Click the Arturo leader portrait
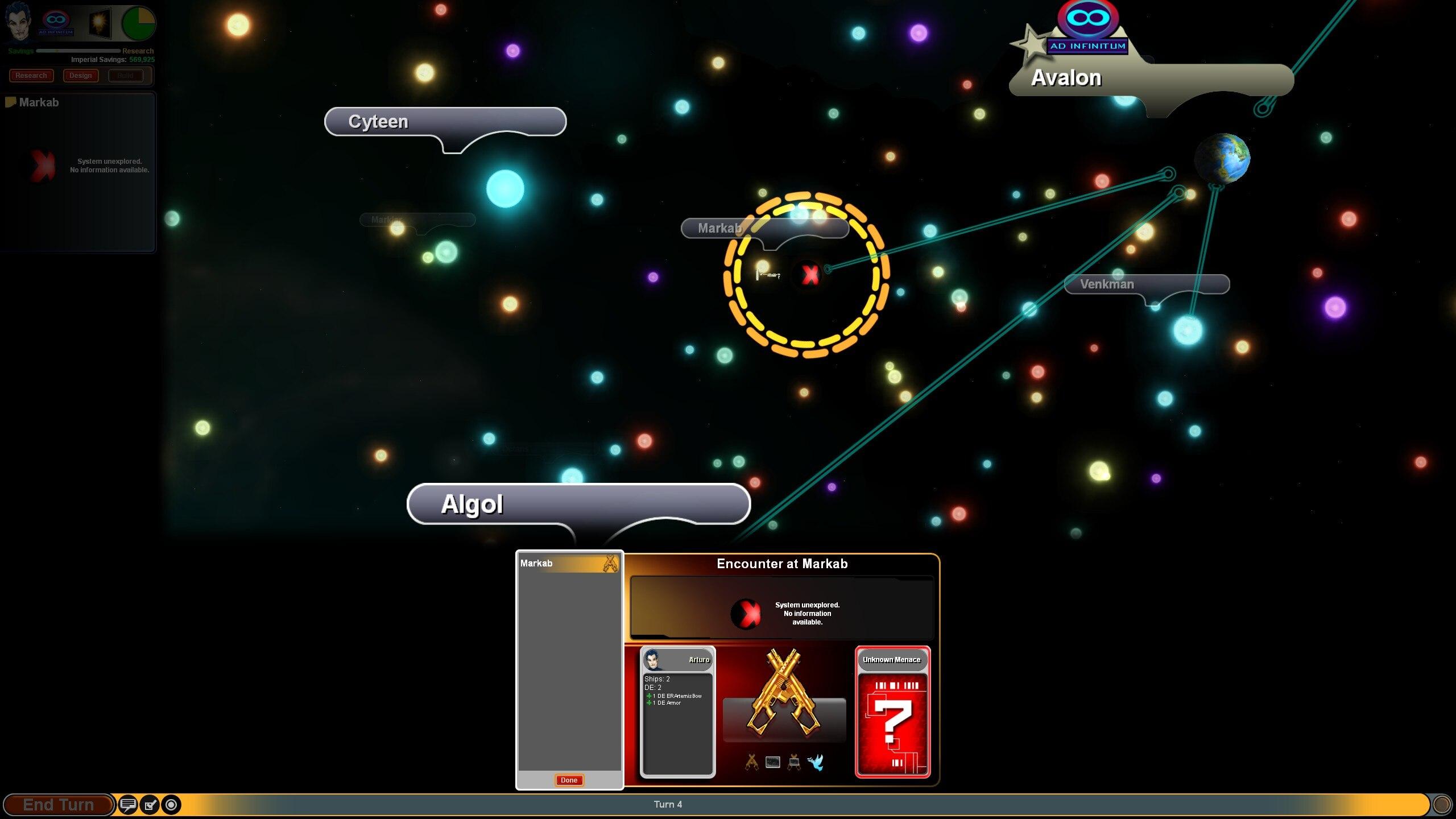 point(17,23)
